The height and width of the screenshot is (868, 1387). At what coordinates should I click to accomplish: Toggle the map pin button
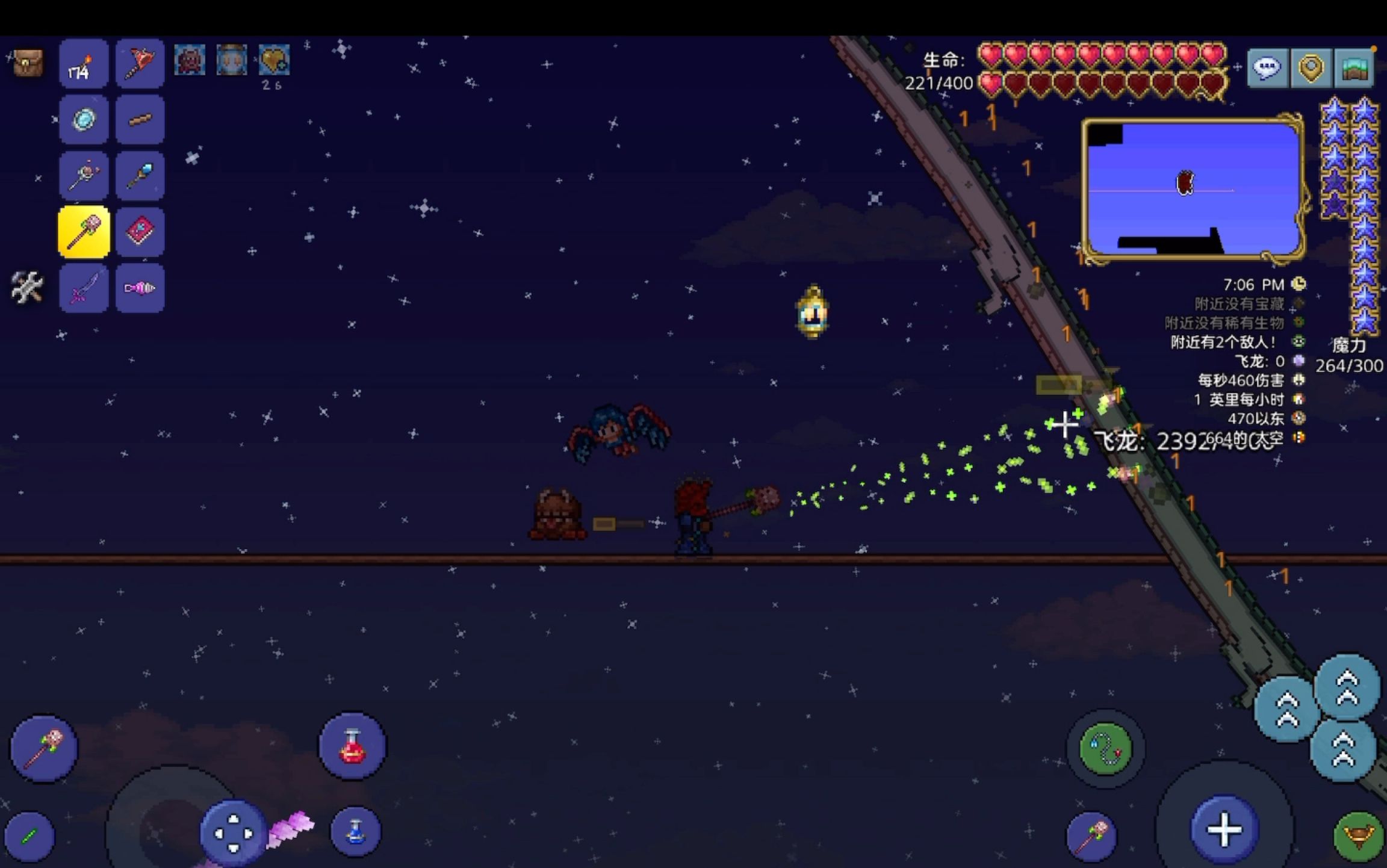[1310, 68]
